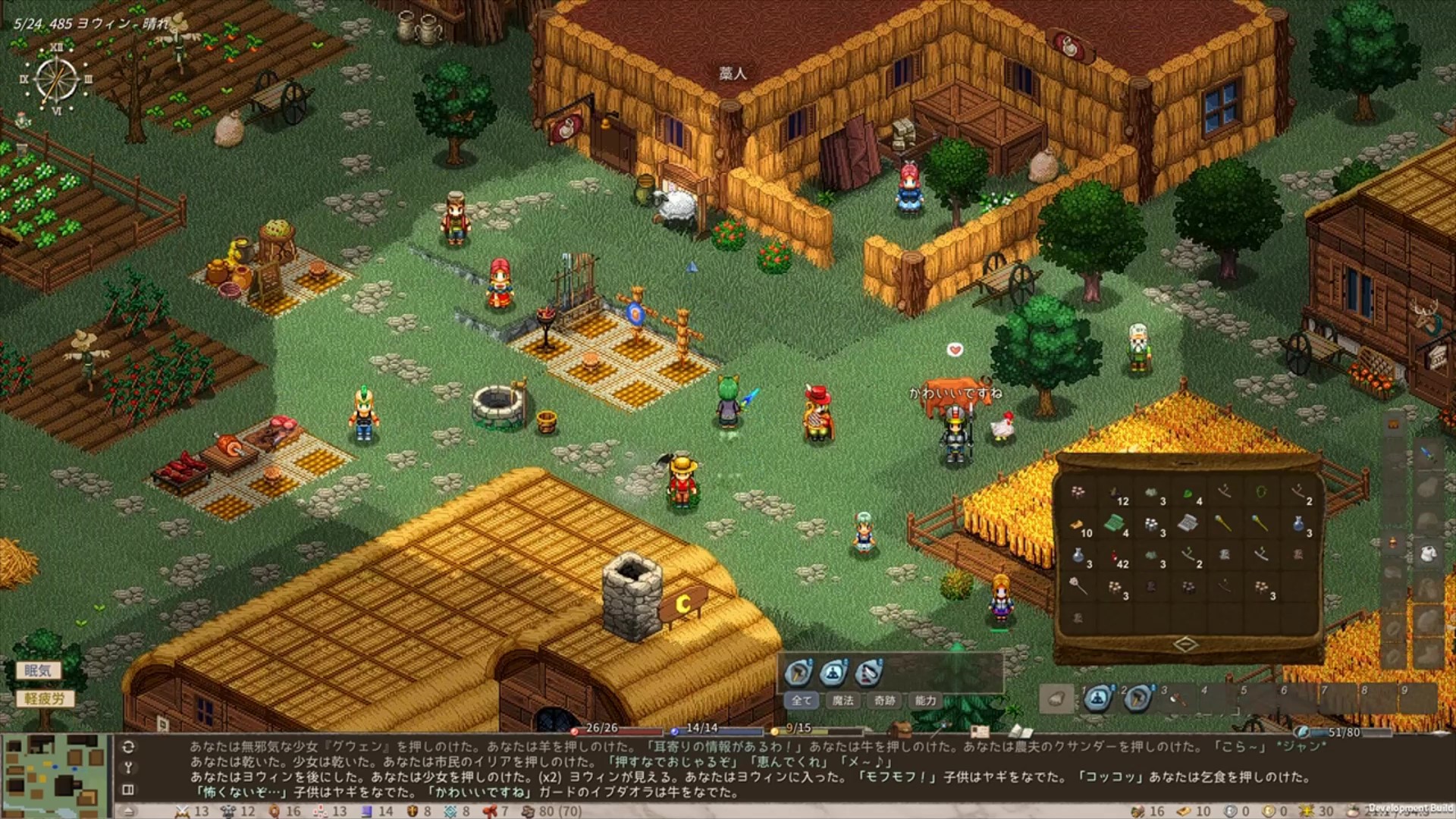The height and width of the screenshot is (819, 1456).
Task: Click the hatchet icon in hotbar slot 3
Action: tap(1178, 701)
